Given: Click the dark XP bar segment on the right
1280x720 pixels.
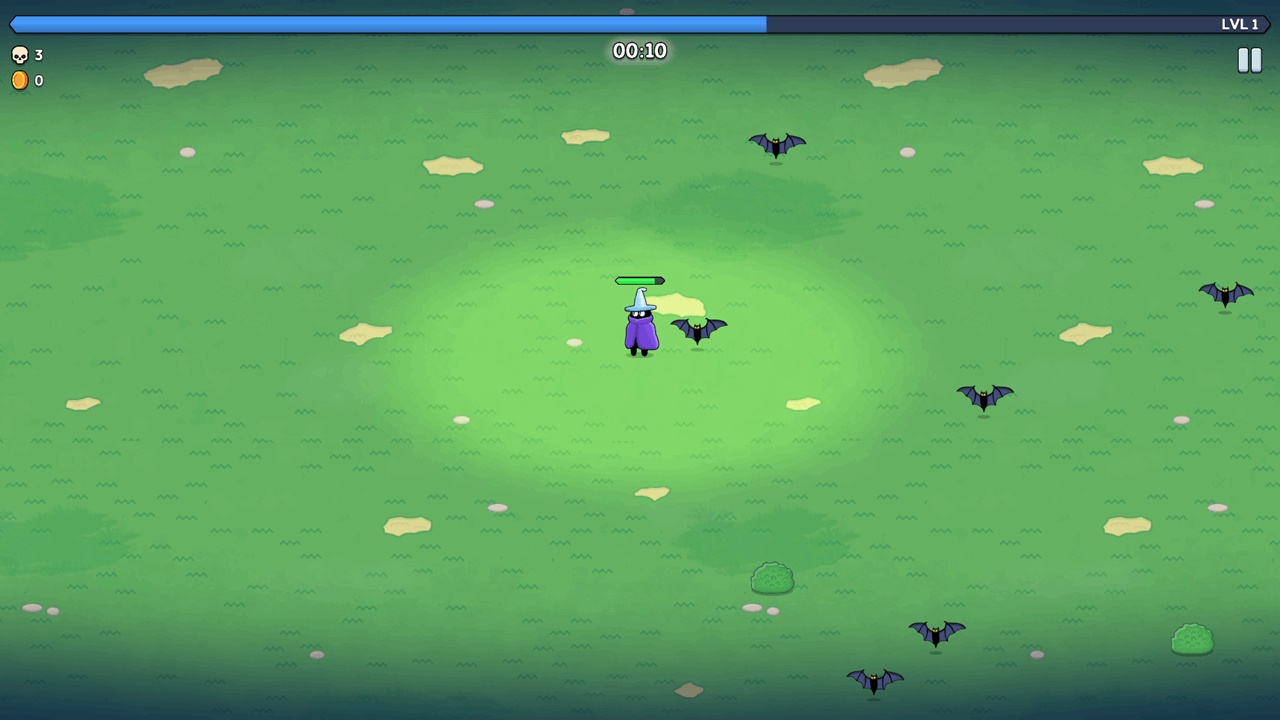Looking at the screenshot, I should pos(1000,24).
